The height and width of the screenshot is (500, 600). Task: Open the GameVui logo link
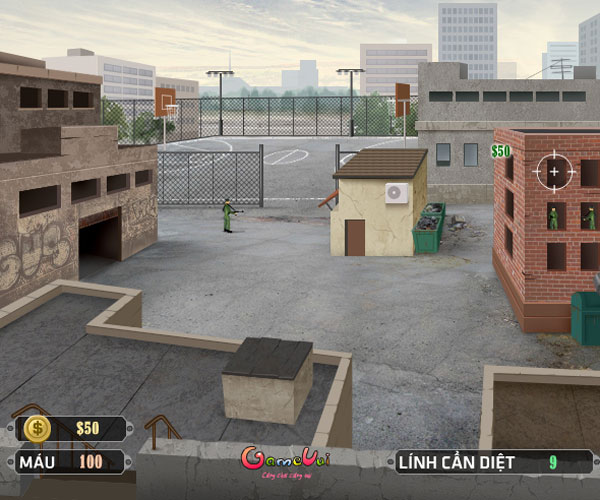pos(285,460)
